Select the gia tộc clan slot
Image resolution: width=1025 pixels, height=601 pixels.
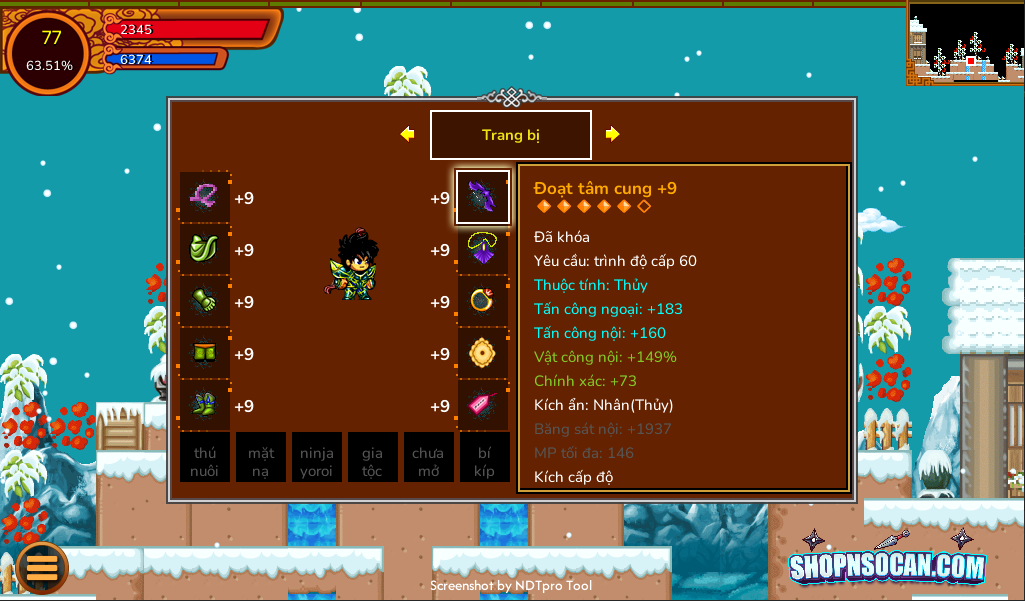(x=372, y=458)
